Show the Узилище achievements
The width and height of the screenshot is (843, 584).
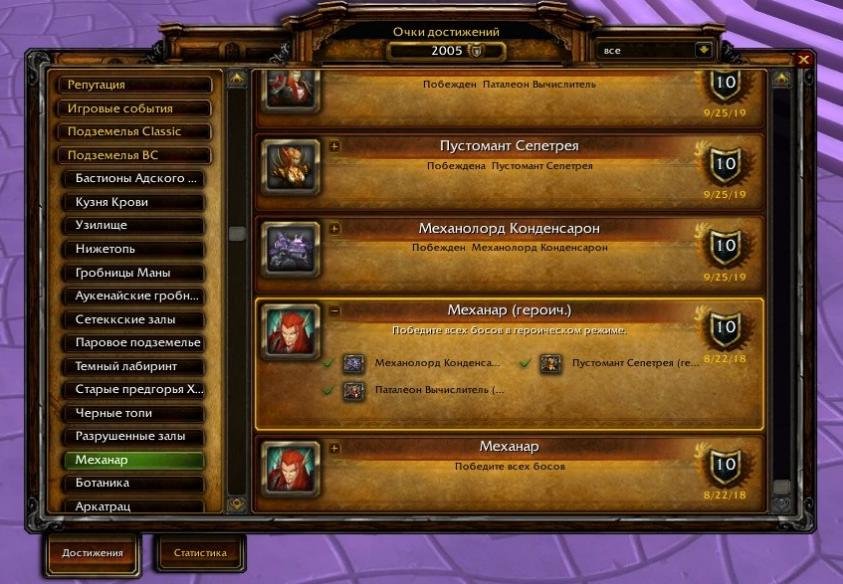139,226
